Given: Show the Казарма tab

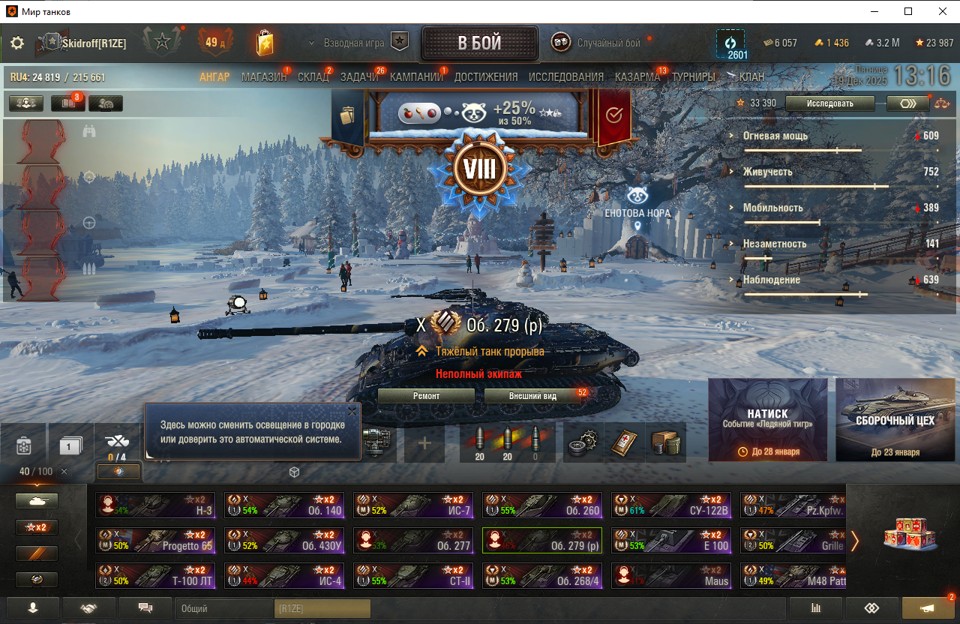Looking at the screenshot, I should point(637,77).
